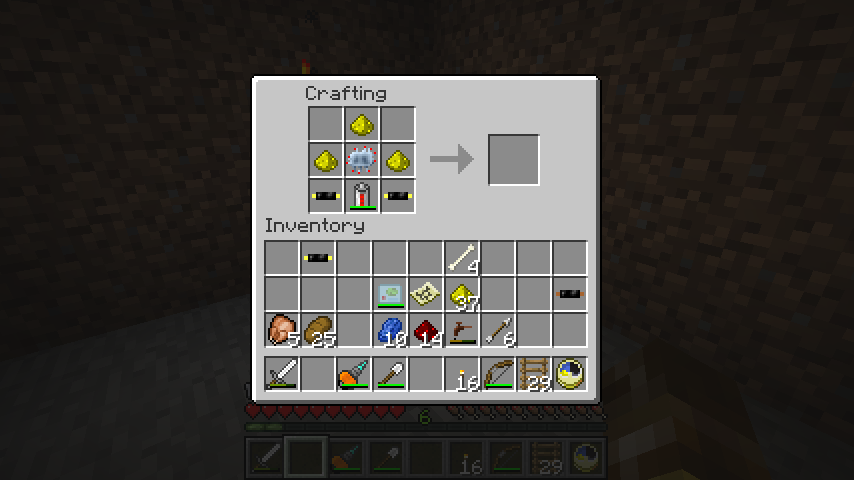Select the stack of 4 bones

pos(461,258)
